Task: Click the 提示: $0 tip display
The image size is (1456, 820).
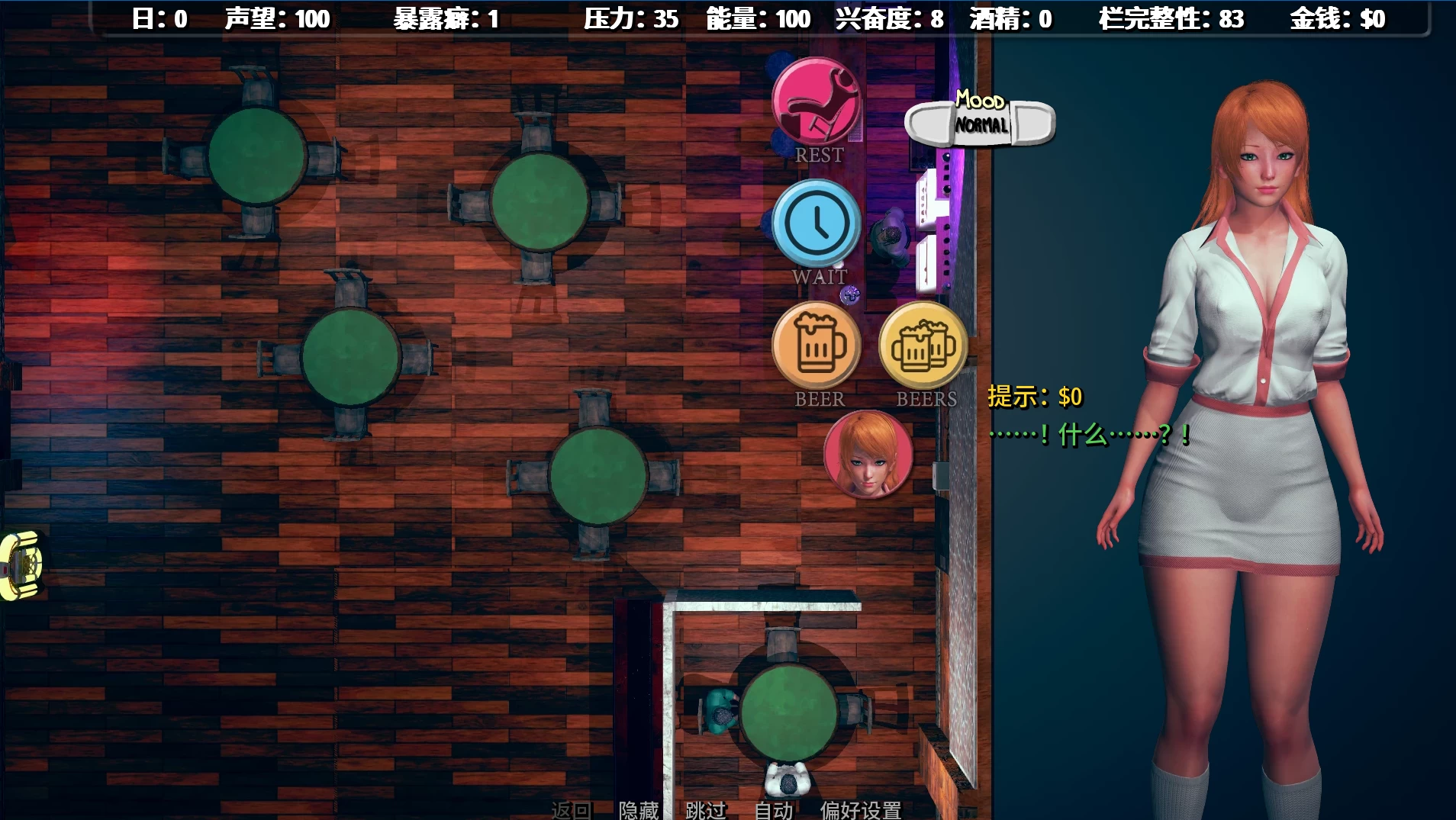Action: (x=1034, y=396)
